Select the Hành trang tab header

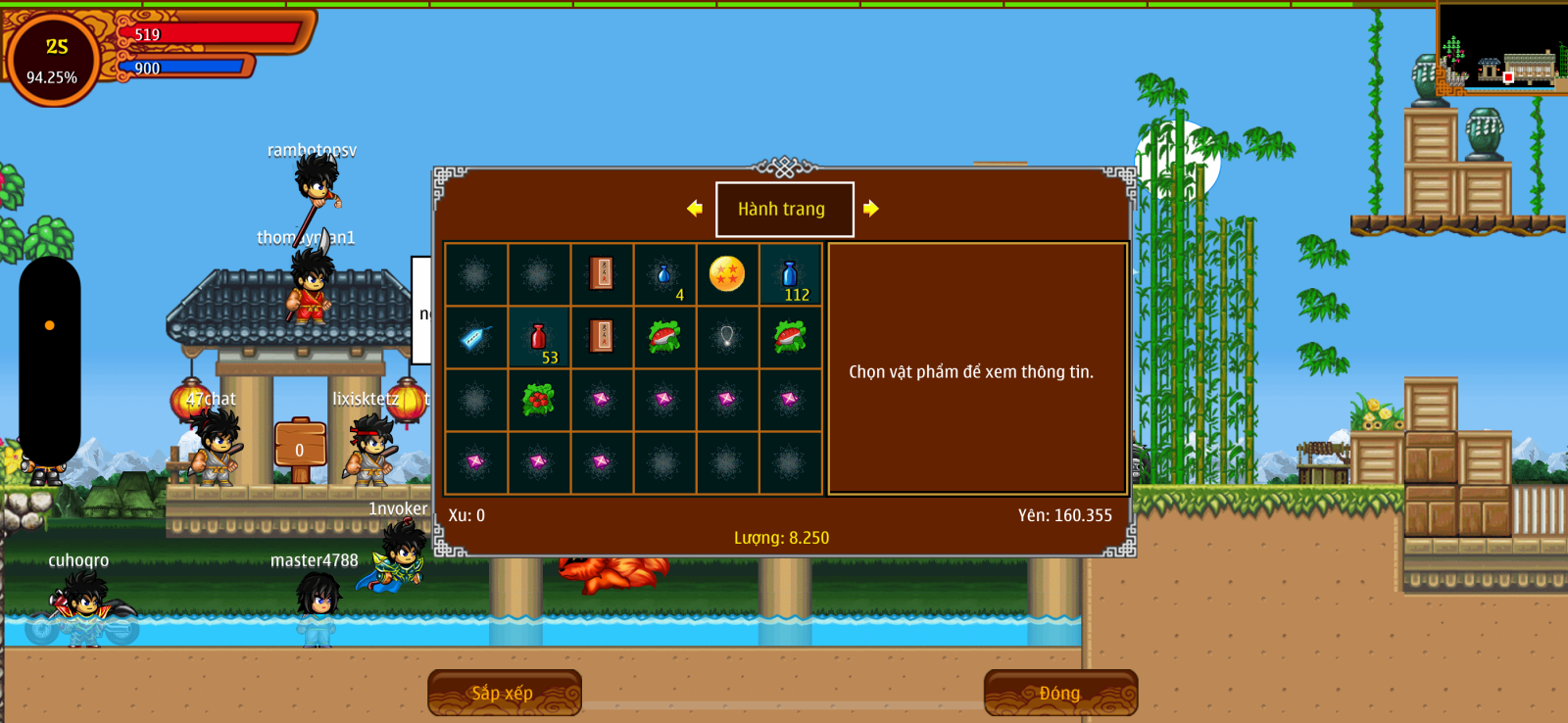(784, 209)
